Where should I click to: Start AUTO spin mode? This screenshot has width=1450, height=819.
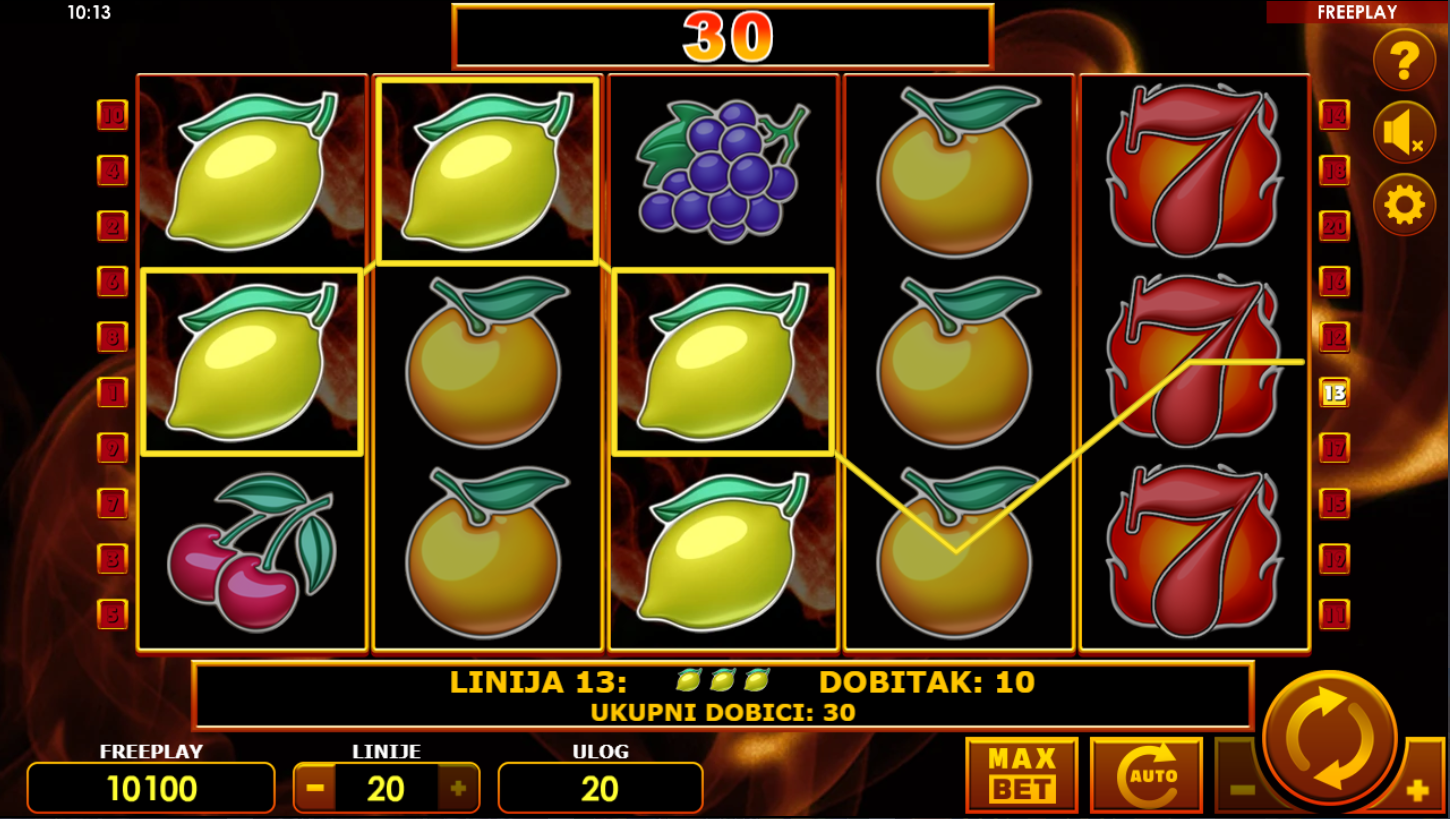(x=1146, y=775)
